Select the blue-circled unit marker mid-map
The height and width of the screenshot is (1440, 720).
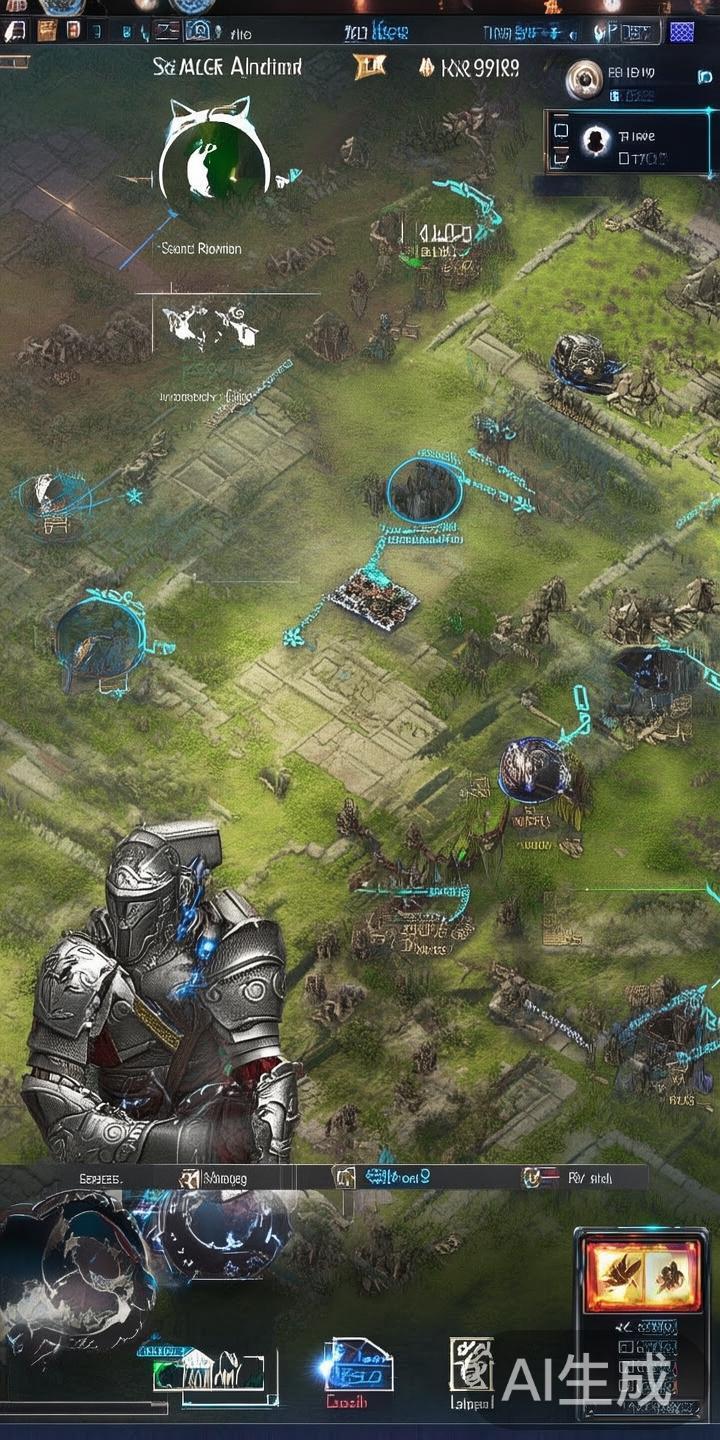tap(424, 490)
